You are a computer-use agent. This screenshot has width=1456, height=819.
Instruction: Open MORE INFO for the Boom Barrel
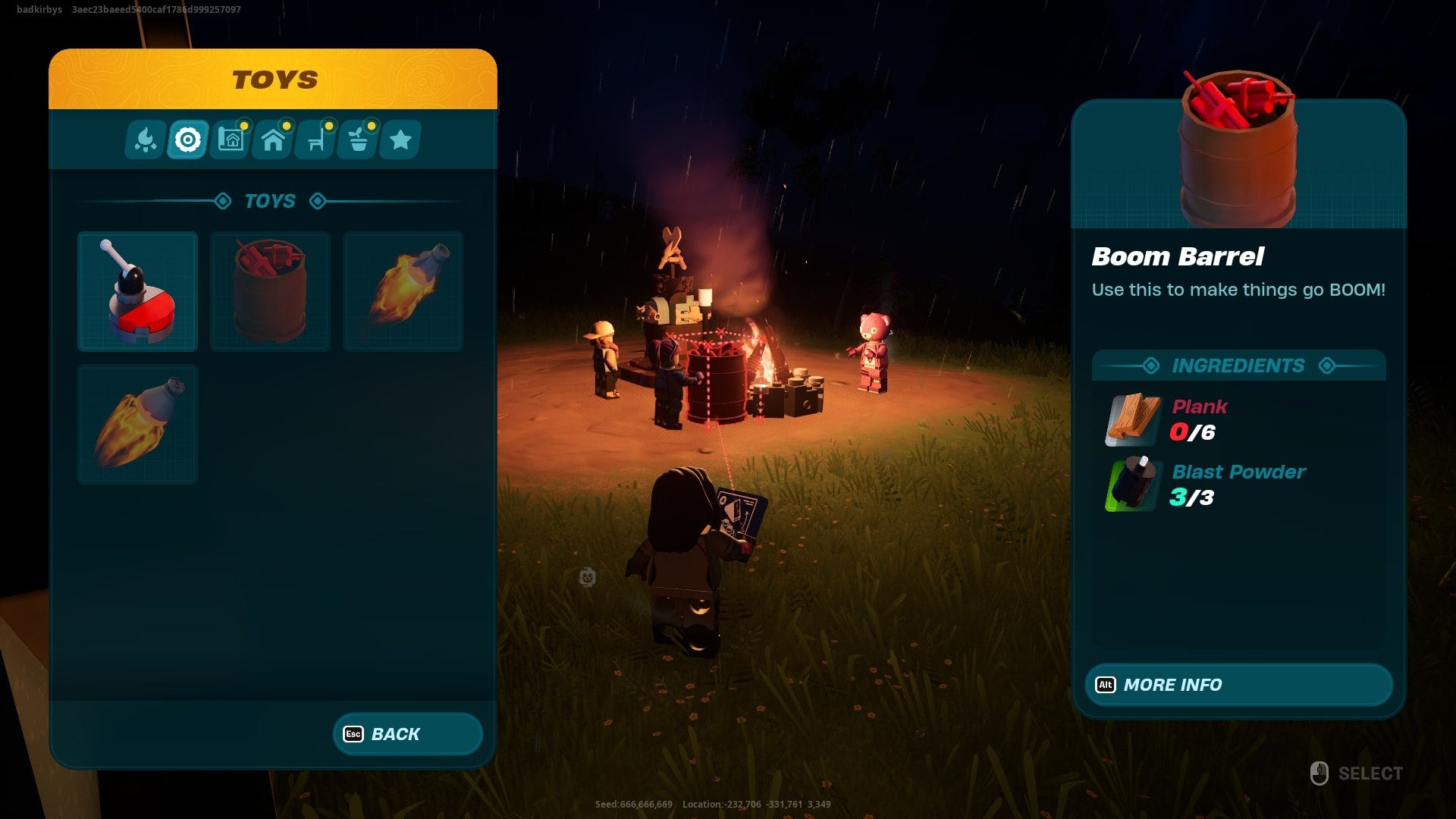click(x=1238, y=685)
